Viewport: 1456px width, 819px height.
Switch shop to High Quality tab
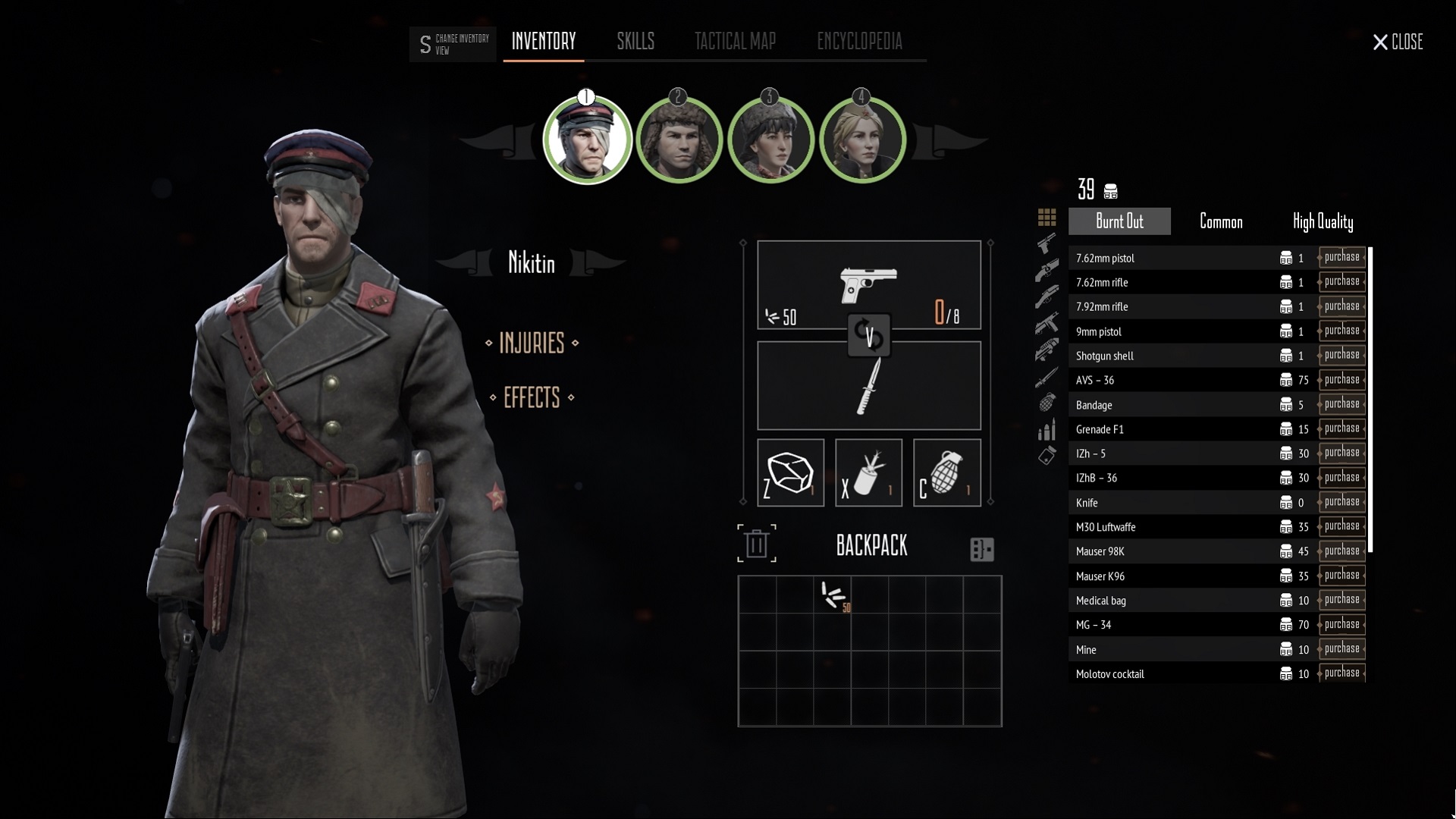click(1322, 221)
